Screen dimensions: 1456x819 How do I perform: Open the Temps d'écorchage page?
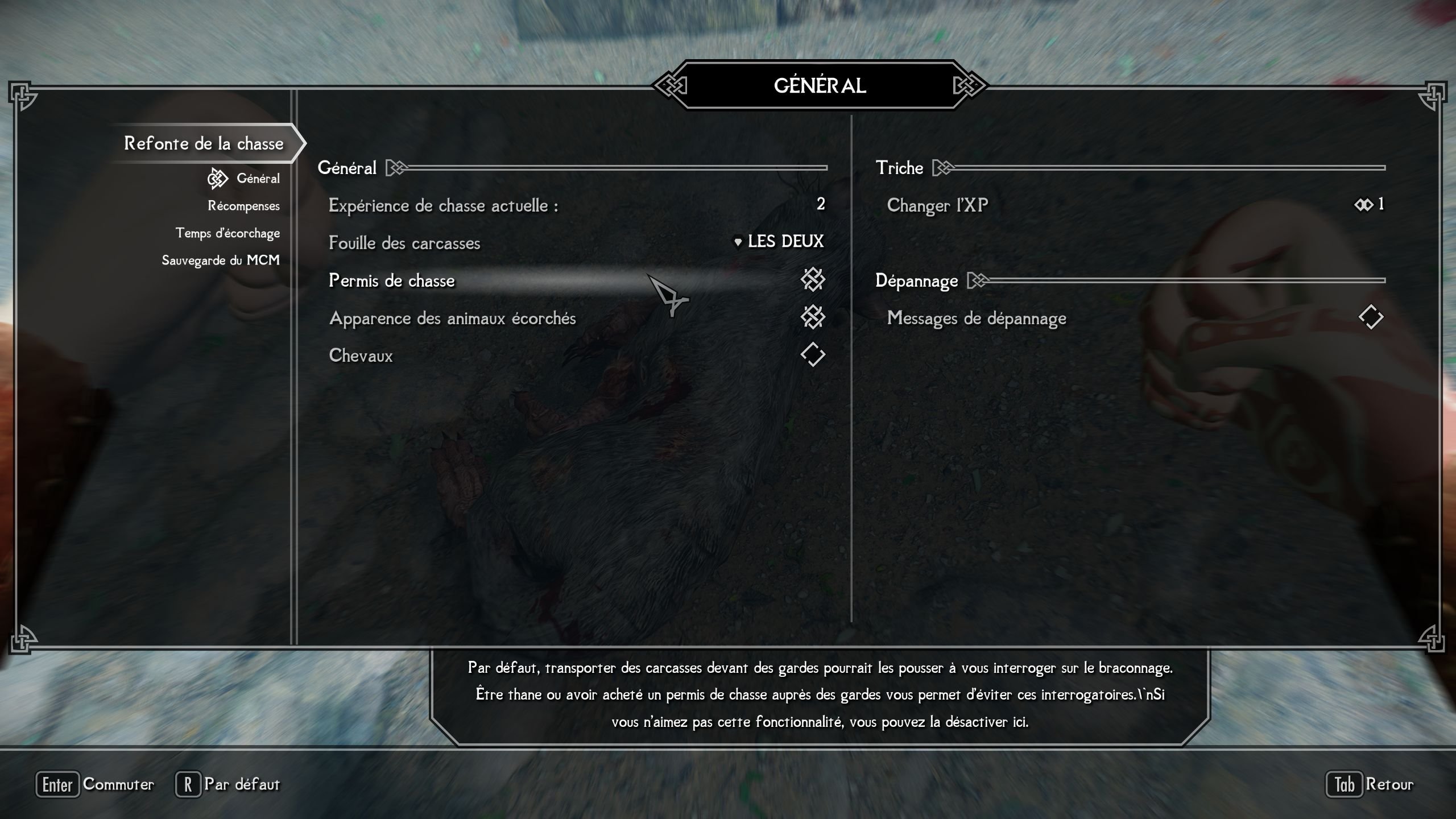tap(227, 233)
